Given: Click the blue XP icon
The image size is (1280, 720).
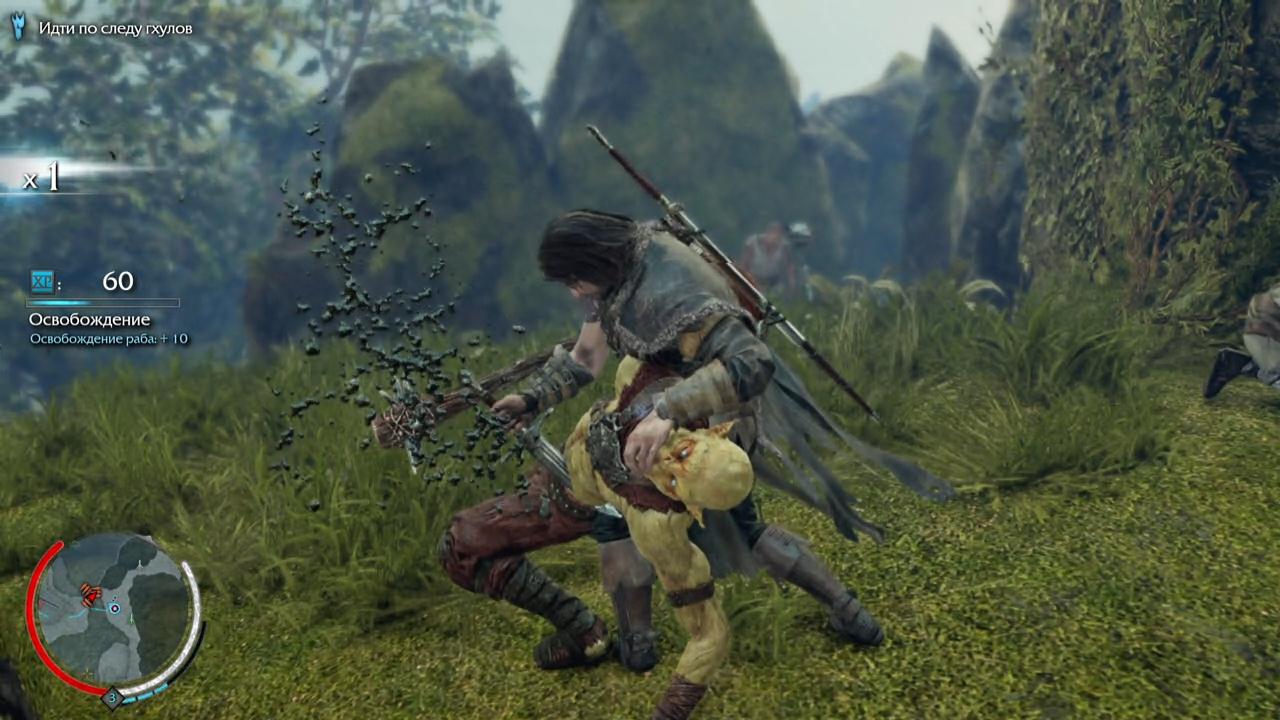Looking at the screenshot, I should click(x=42, y=281).
